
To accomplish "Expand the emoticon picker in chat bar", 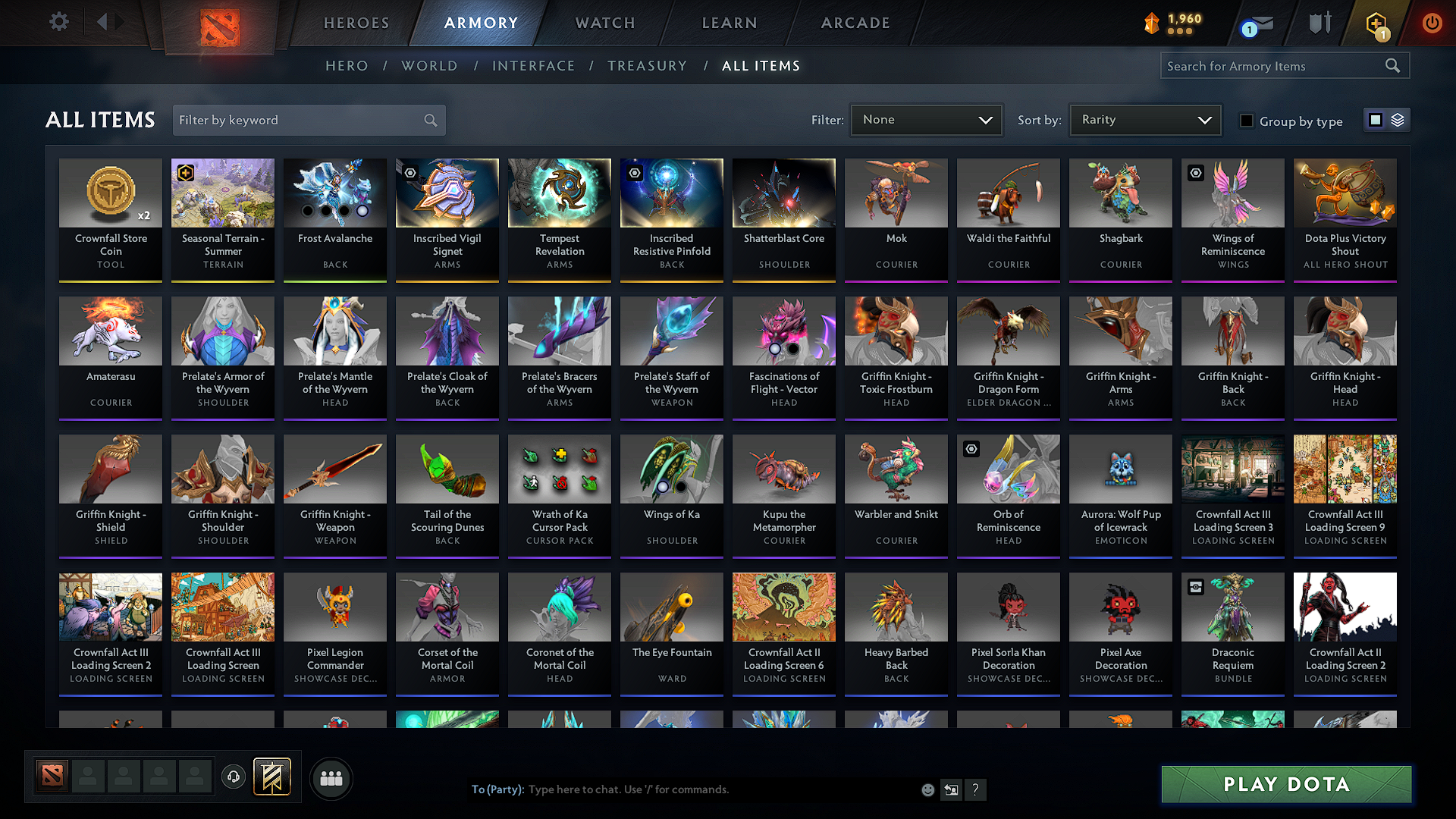I will (x=927, y=789).
